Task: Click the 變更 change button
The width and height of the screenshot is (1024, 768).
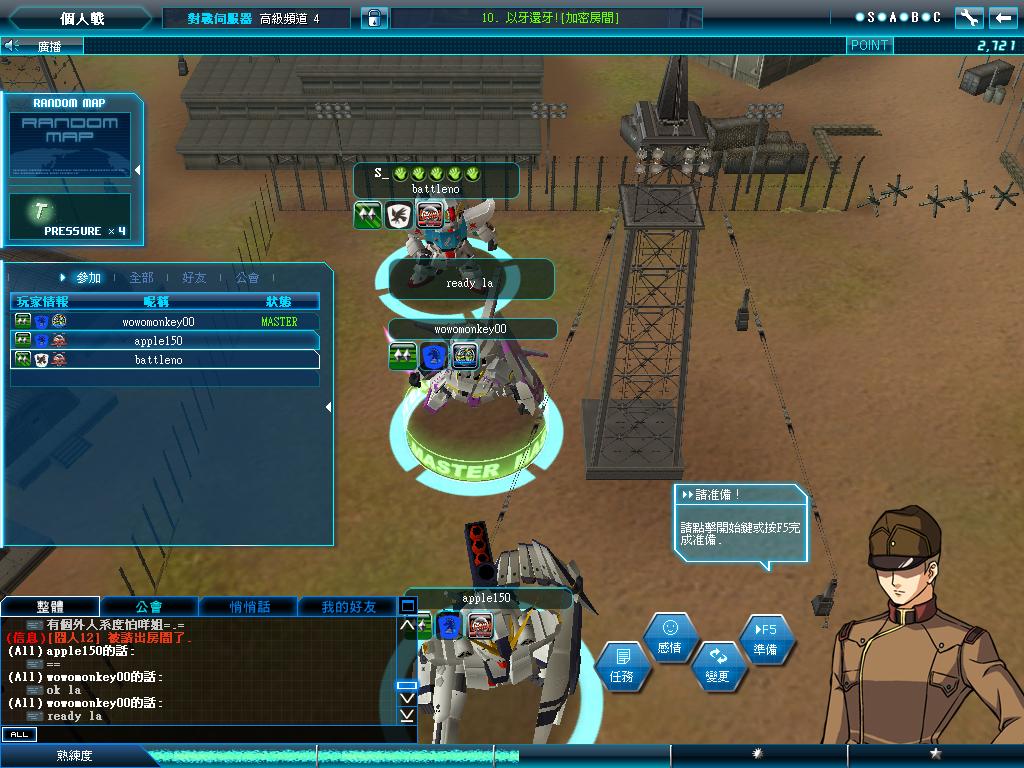Action: pyautogui.click(x=717, y=665)
